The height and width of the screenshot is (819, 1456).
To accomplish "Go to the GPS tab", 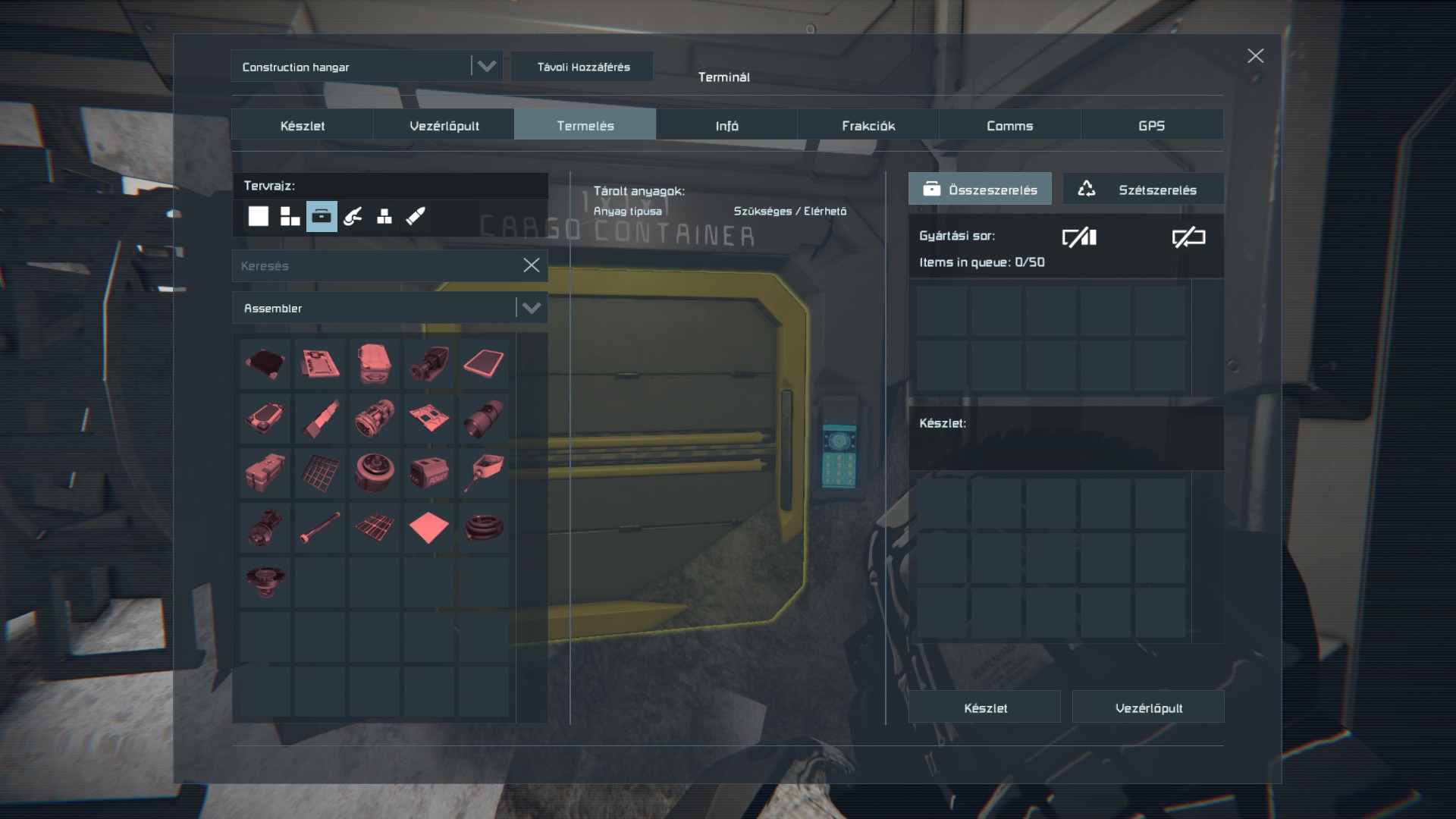I will tap(1151, 126).
